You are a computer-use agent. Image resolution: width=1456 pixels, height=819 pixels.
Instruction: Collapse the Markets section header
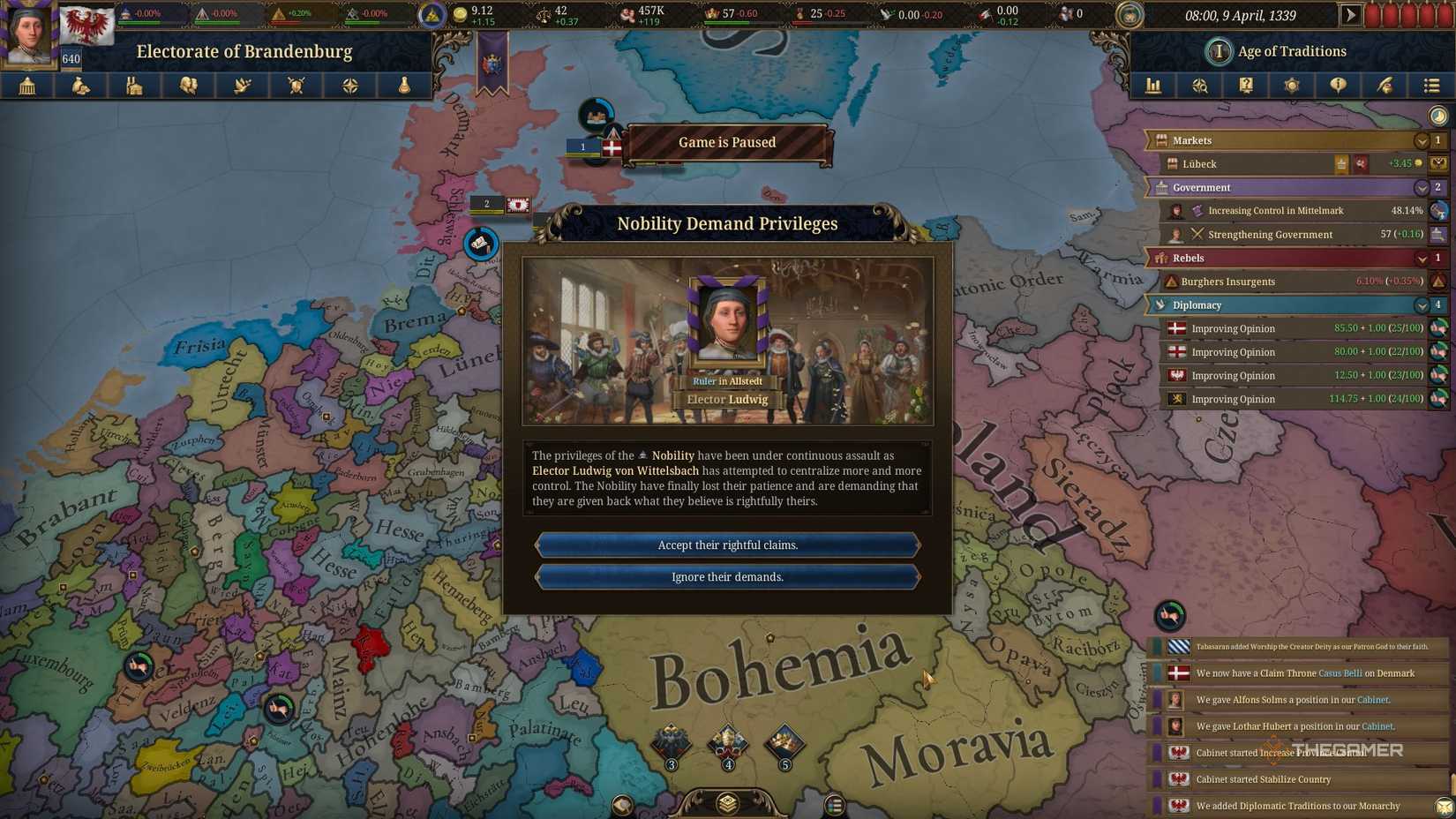(1422, 140)
